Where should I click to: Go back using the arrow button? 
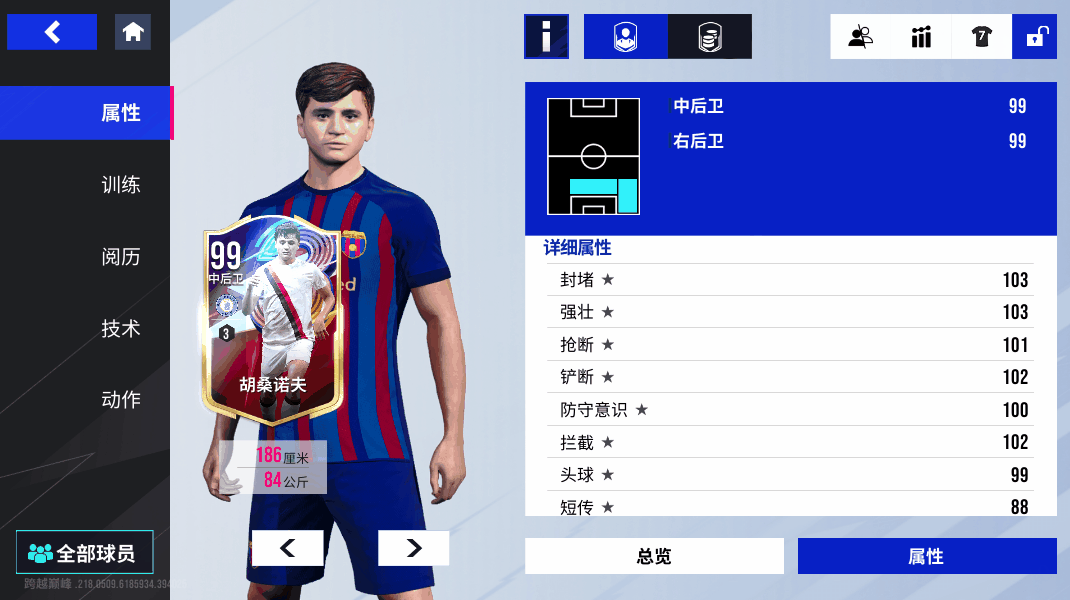pos(52,32)
